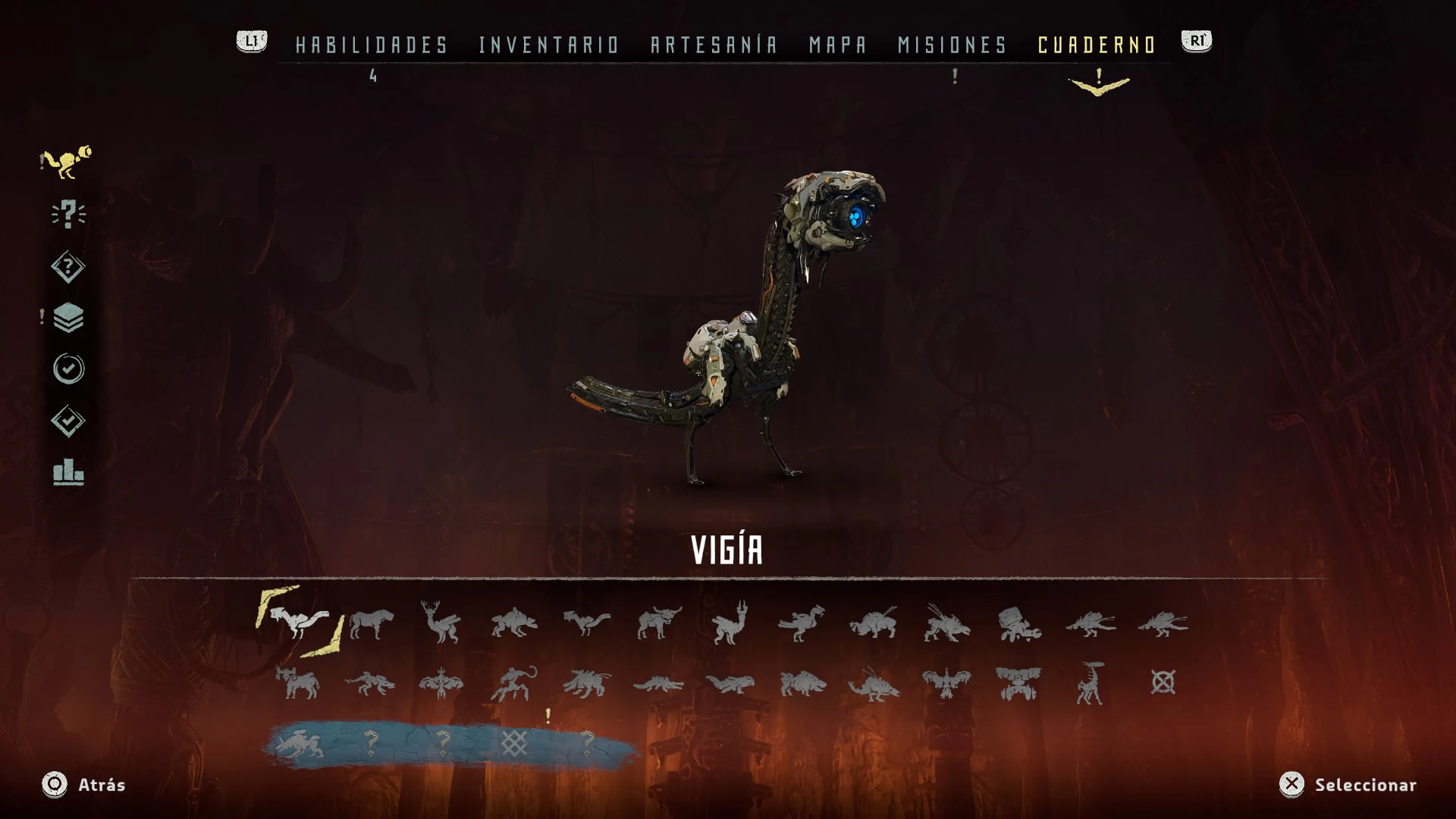Image resolution: width=1456 pixels, height=819 pixels.
Task: Select the Cuaderno tab
Action: (1097, 45)
